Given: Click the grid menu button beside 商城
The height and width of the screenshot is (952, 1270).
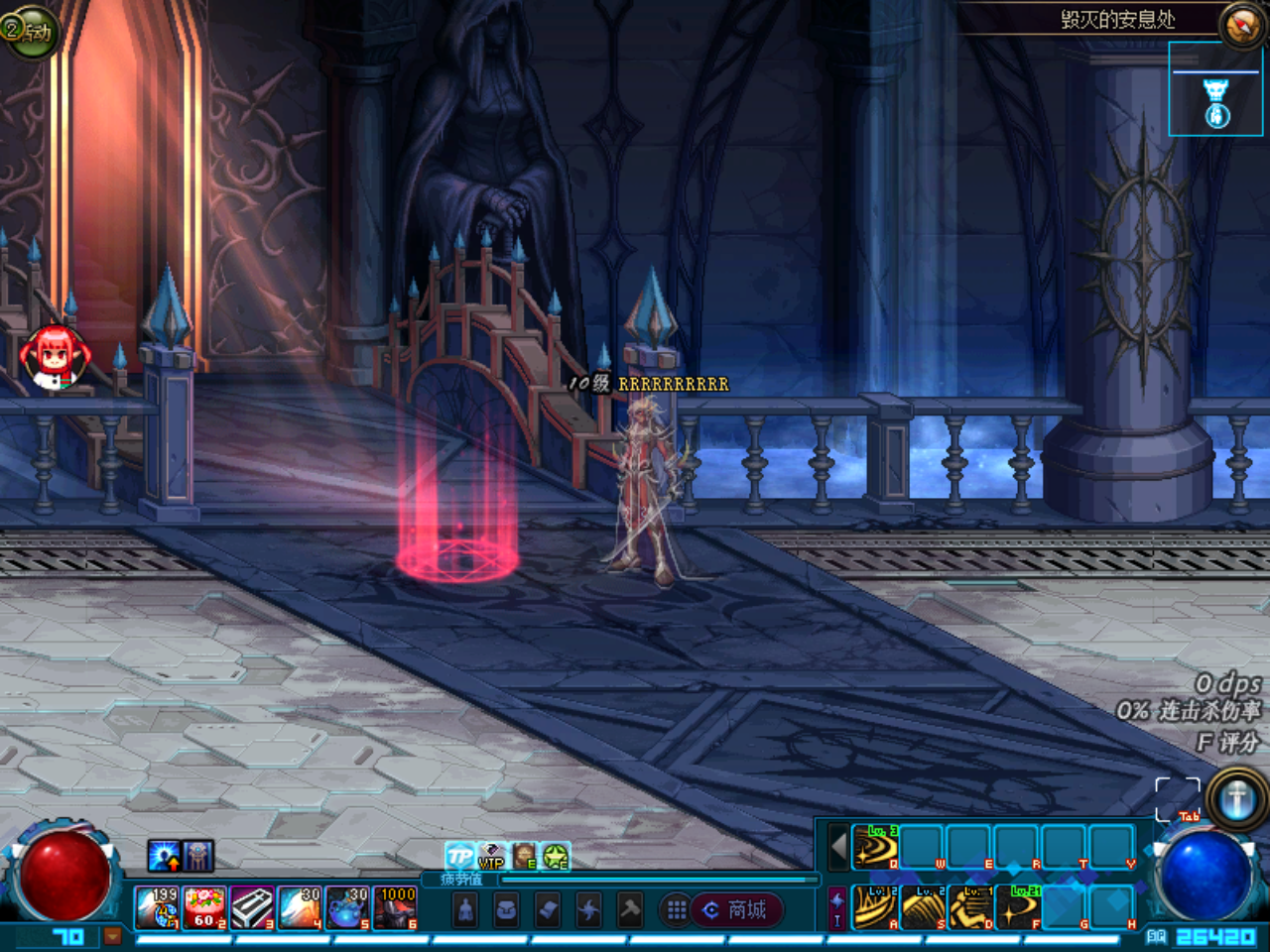Looking at the screenshot, I should 677,910.
